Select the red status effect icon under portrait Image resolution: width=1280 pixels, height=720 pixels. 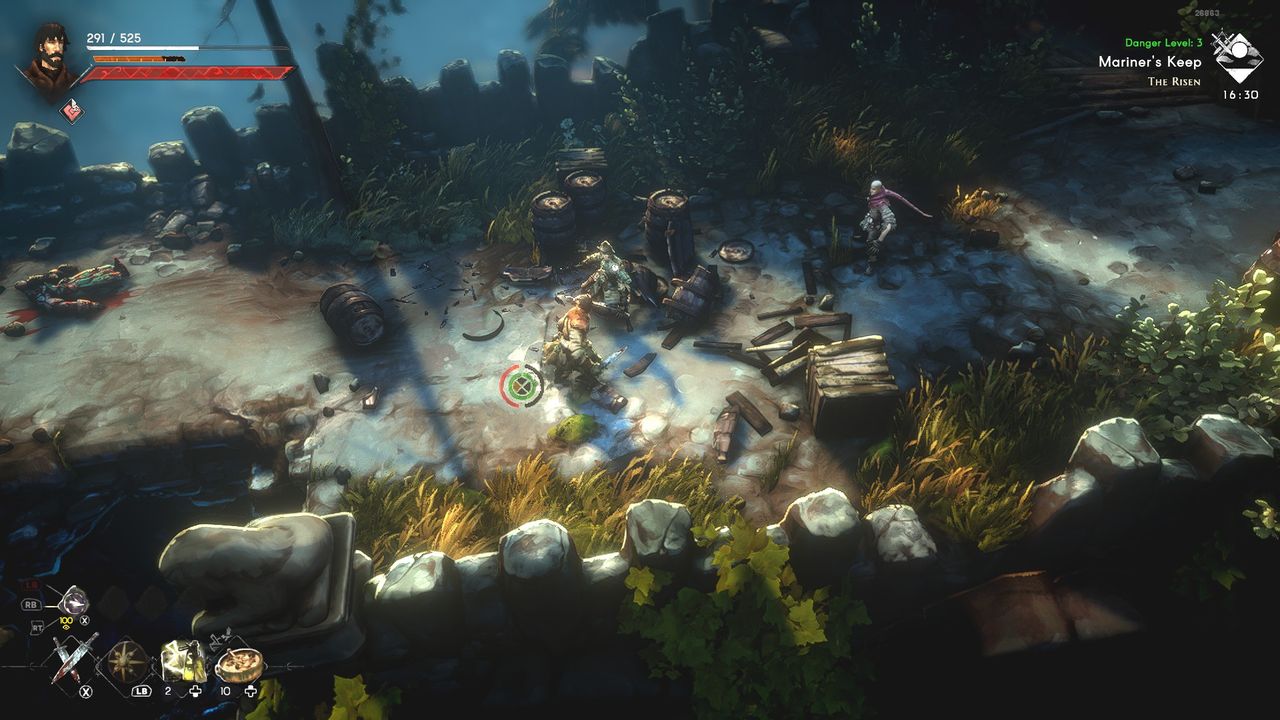pyautogui.click(x=71, y=111)
